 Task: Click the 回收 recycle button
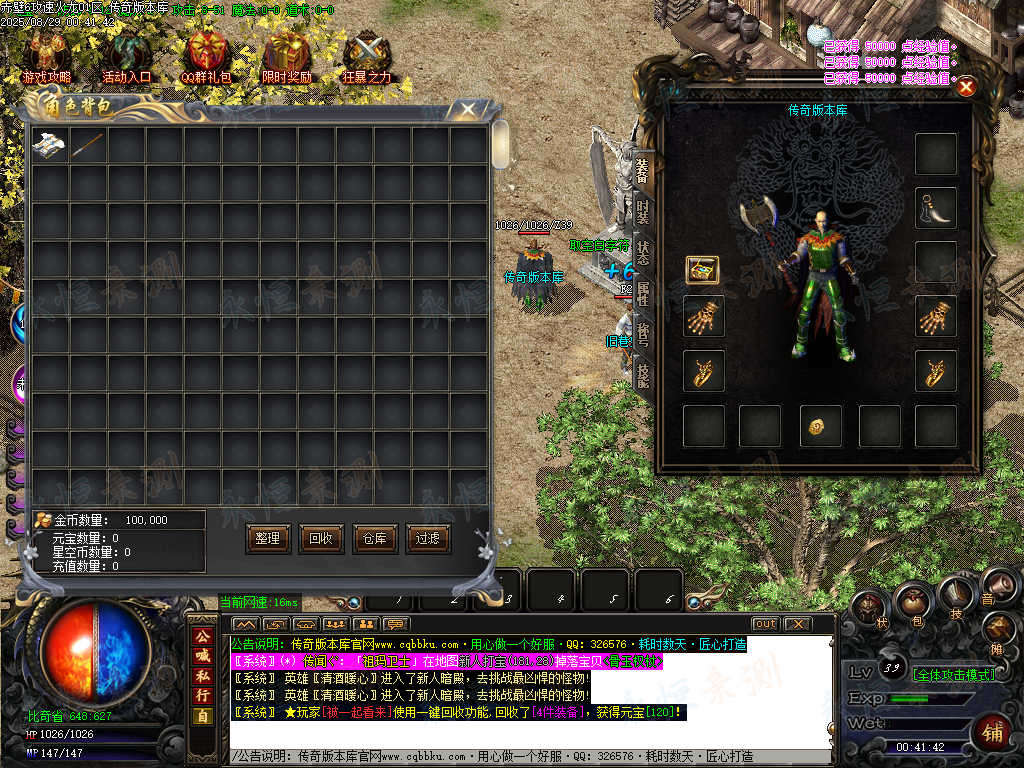click(321, 538)
